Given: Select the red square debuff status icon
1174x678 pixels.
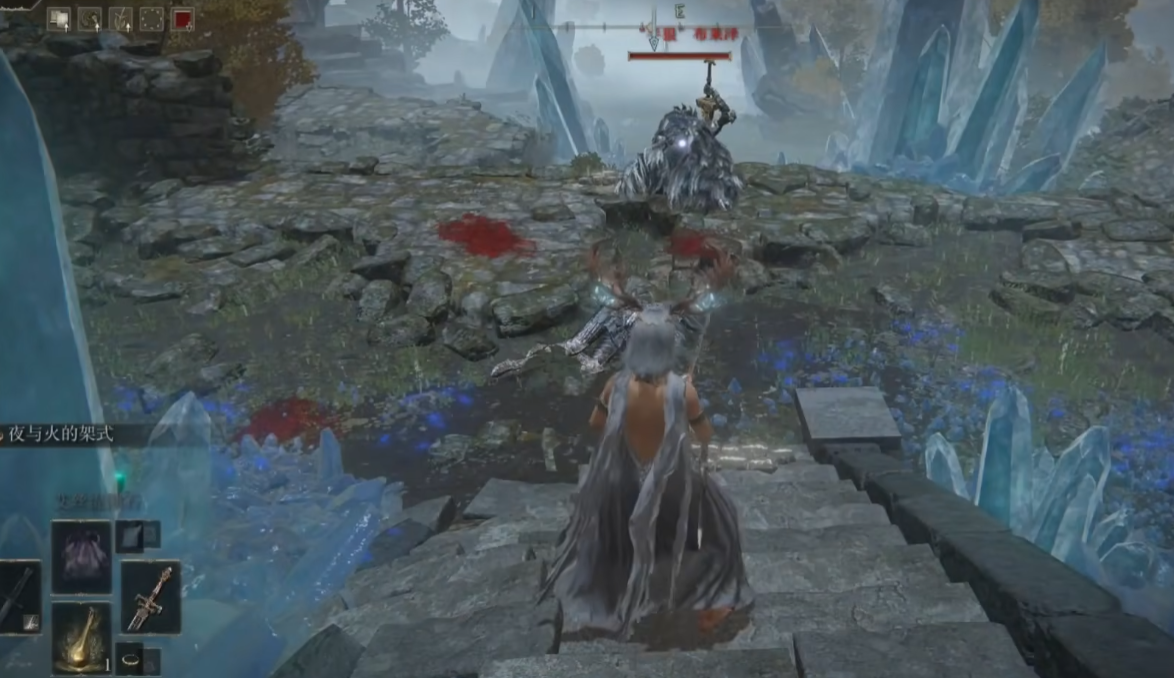Looking at the screenshot, I should click(x=182, y=19).
